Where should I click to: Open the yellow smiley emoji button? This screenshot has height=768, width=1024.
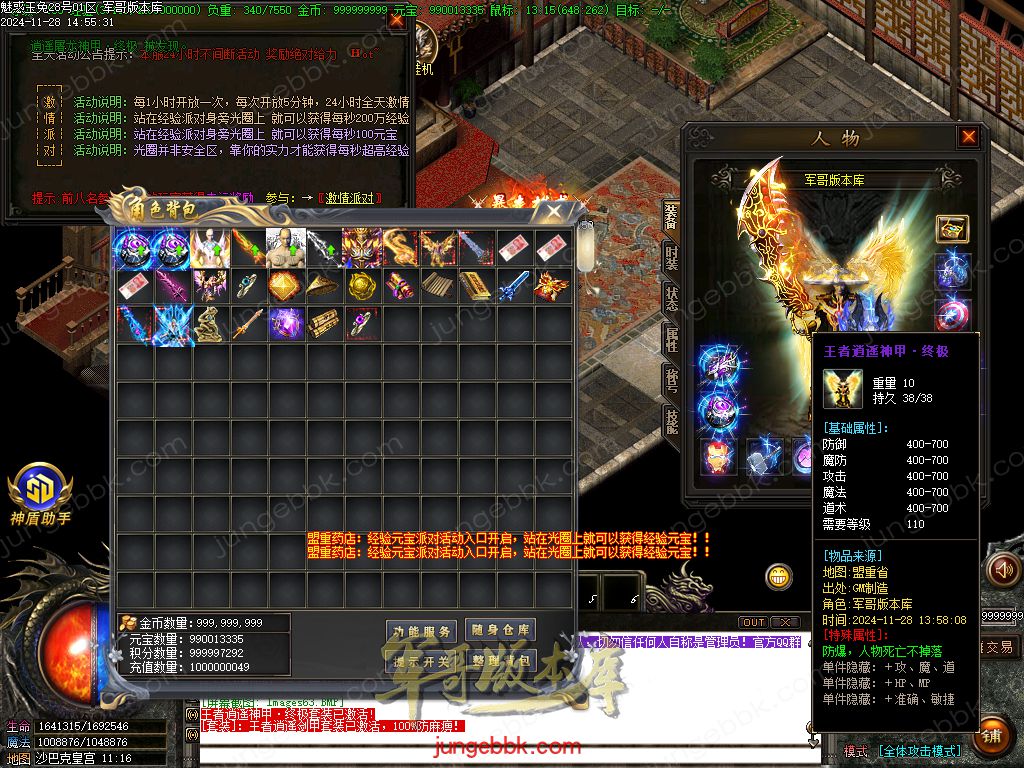[x=779, y=577]
